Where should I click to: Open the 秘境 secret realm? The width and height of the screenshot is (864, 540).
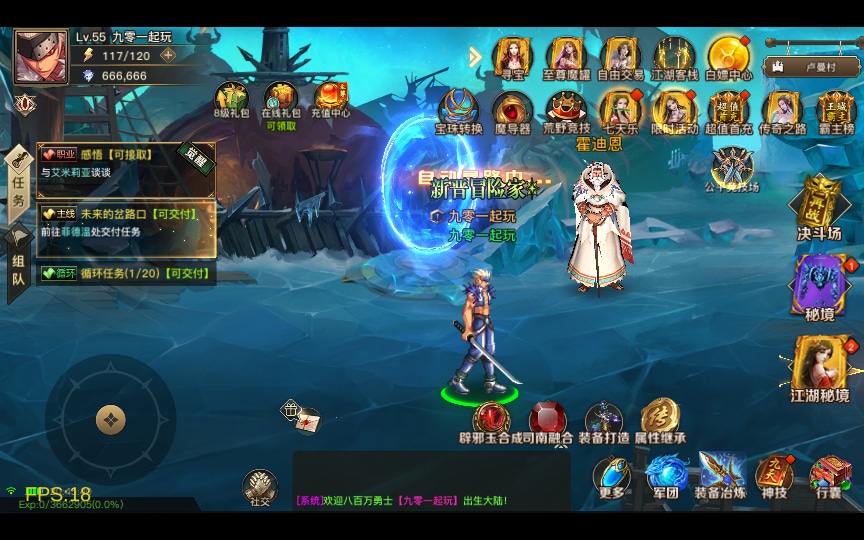pos(820,287)
